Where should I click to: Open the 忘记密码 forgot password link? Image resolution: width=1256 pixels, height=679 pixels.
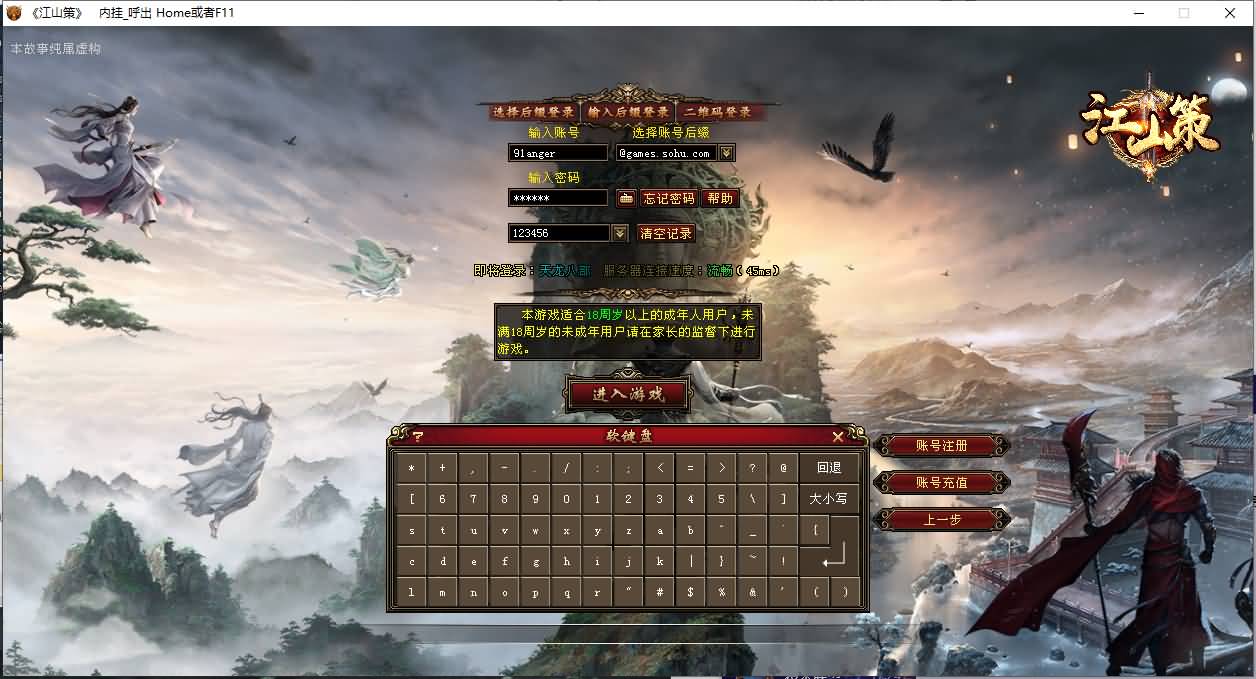tap(668, 198)
